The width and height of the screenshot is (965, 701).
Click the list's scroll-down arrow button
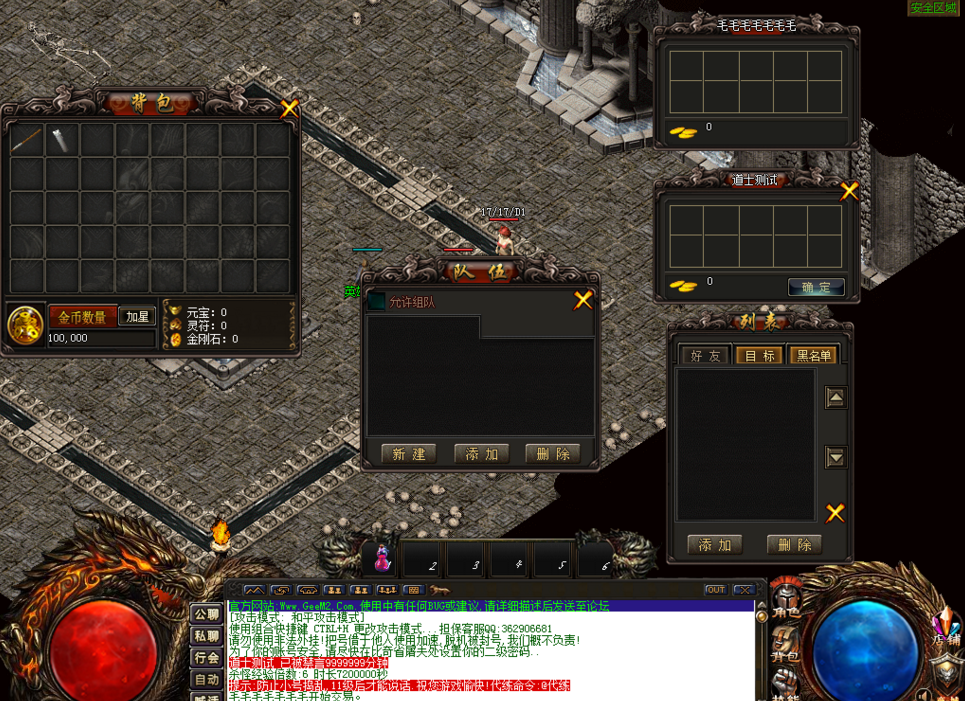[836, 457]
